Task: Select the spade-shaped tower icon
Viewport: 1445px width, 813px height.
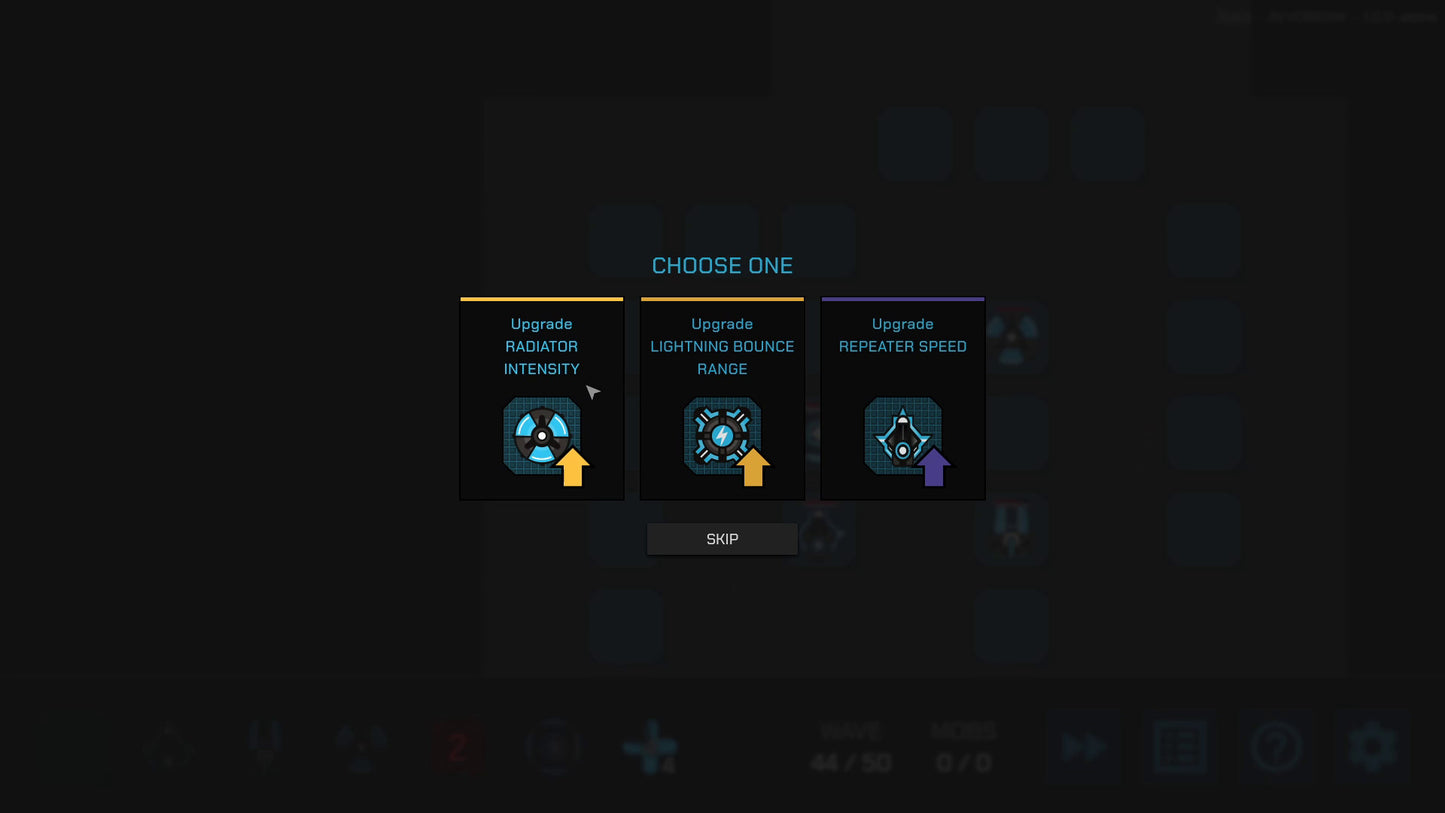Action: click(168, 747)
